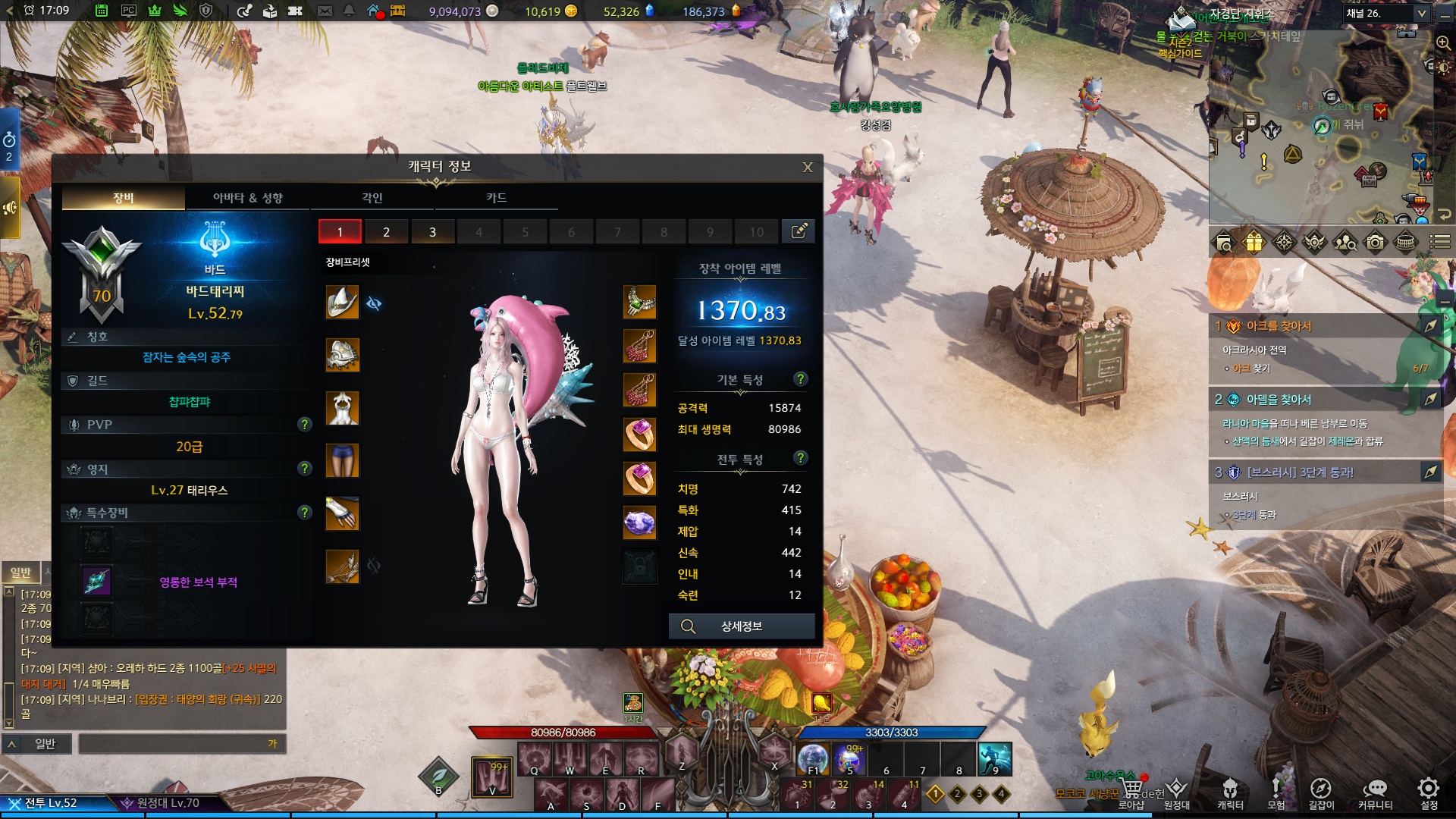Choose equipment preset 3

[432, 232]
